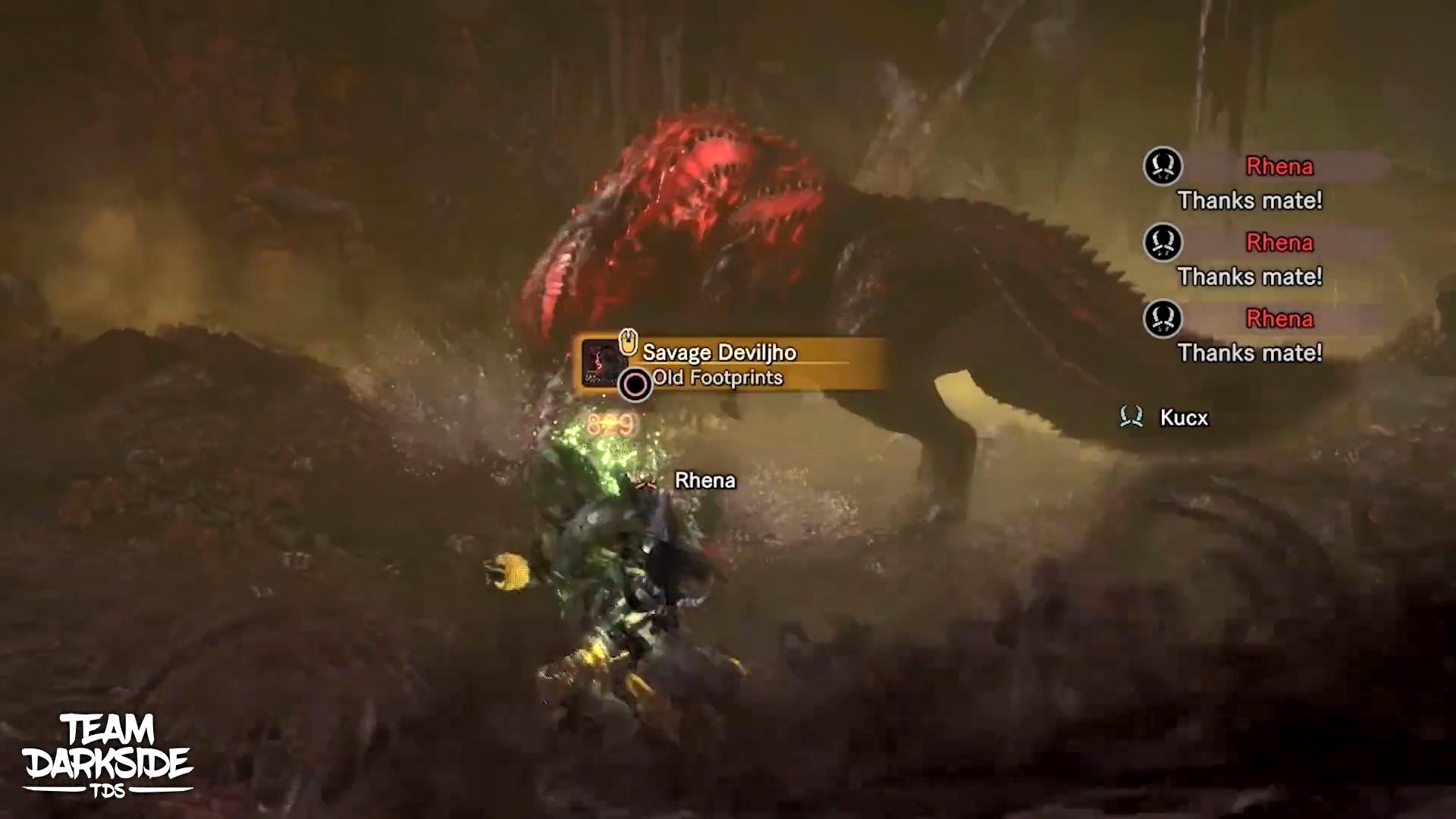Expand the second Thanks mate! chat message

tap(1248, 277)
